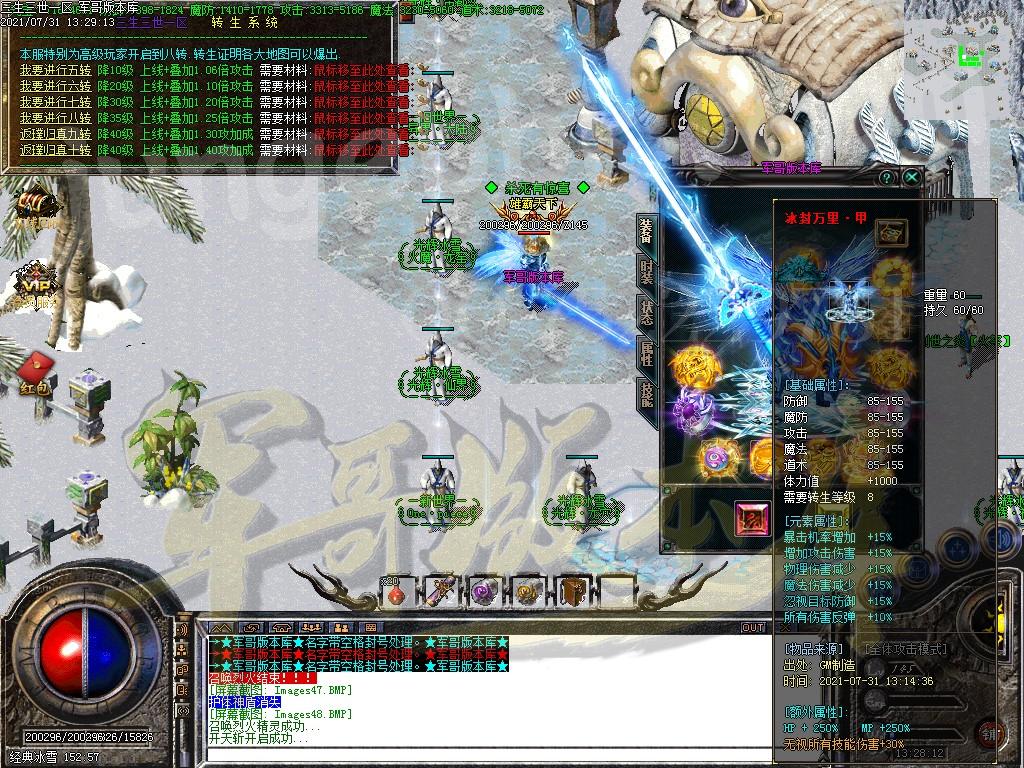Click the OUT button above chat

pyautogui.click(x=753, y=628)
